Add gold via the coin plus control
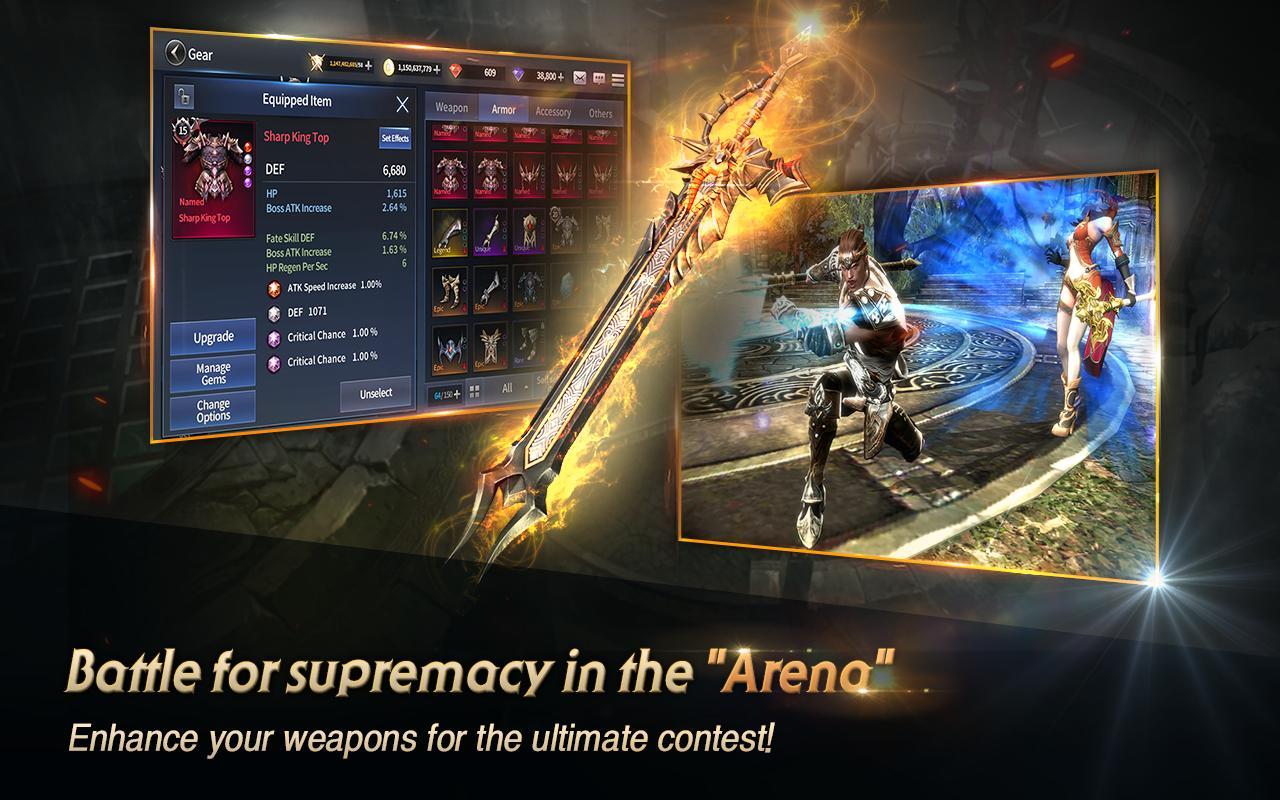This screenshot has height=800, width=1280. pyautogui.click(x=437, y=67)
